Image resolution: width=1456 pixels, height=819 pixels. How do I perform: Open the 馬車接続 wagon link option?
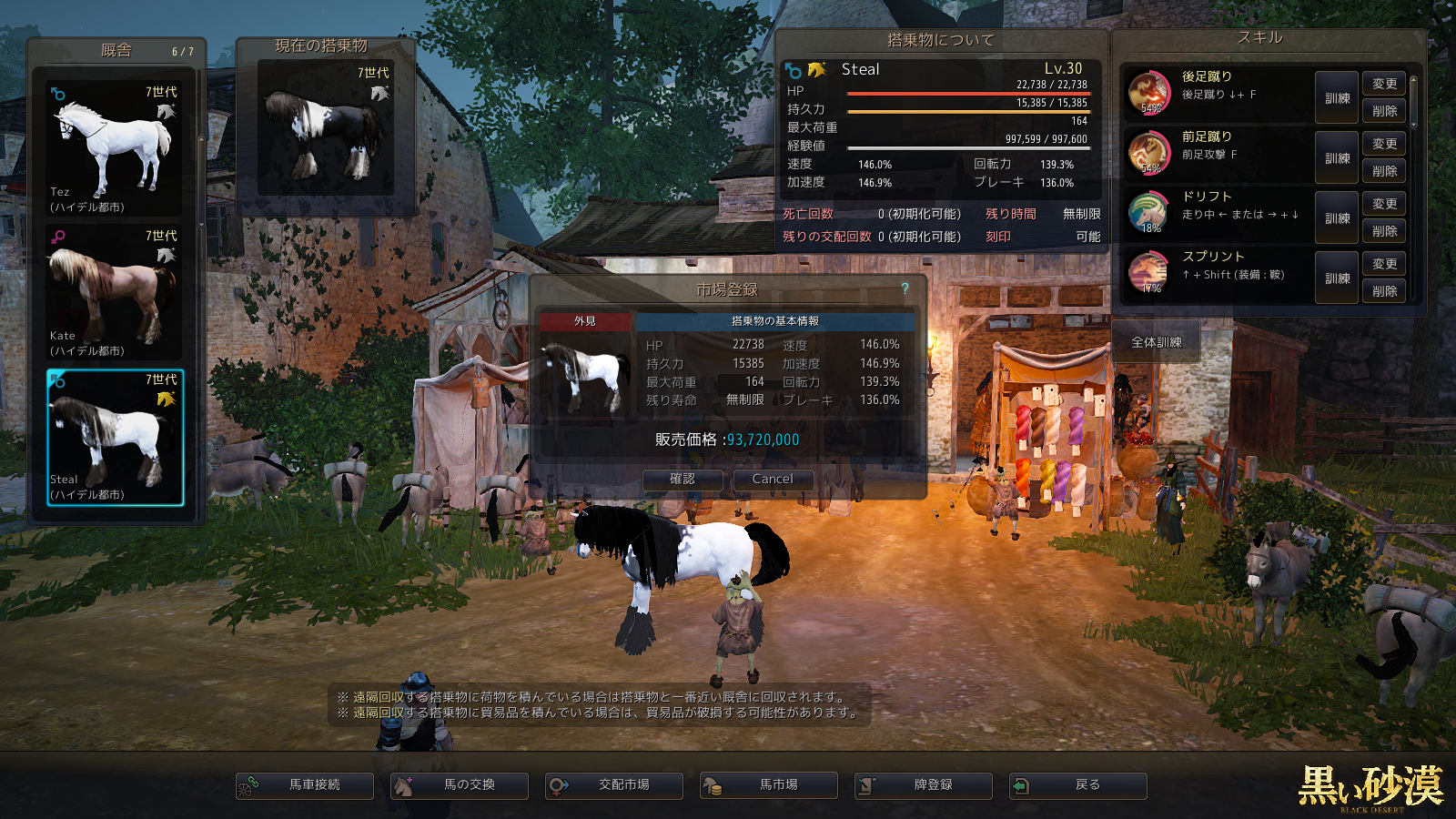click(x=305, y=785)
